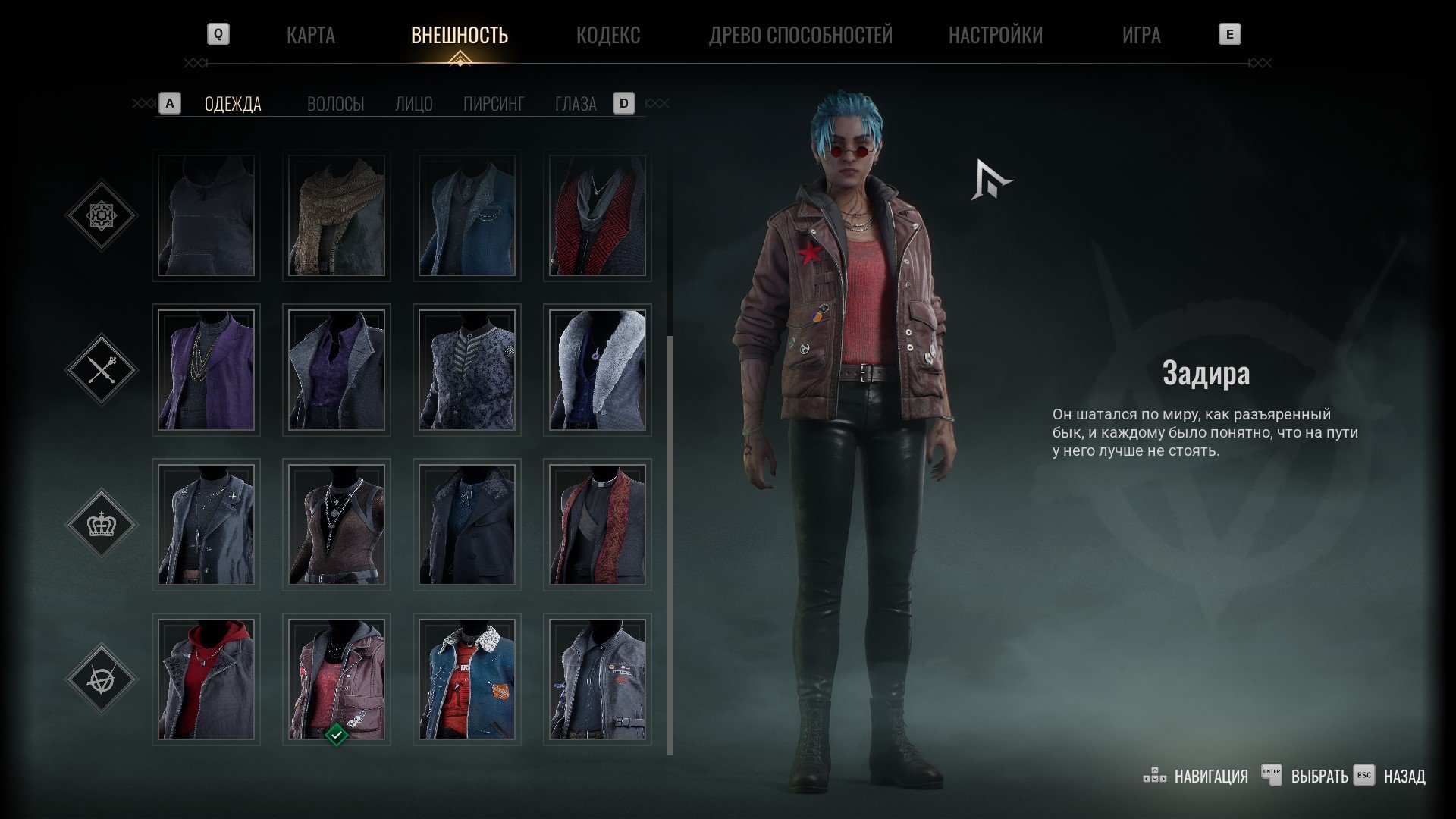The width and height of the screenshot is (1456, 819).
Task: Open the Карта tab
Action: click(x=310, y=35)
